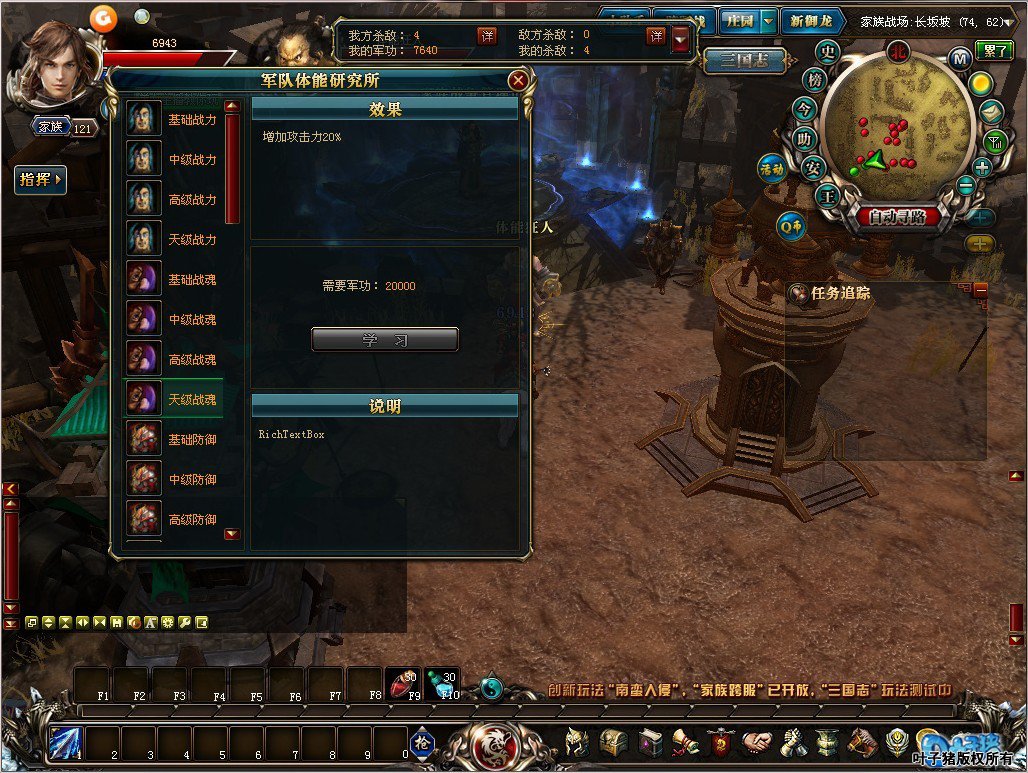Open the 庄园 dropdown arrow
The image size is (1028, 773).
click(767, 21)
